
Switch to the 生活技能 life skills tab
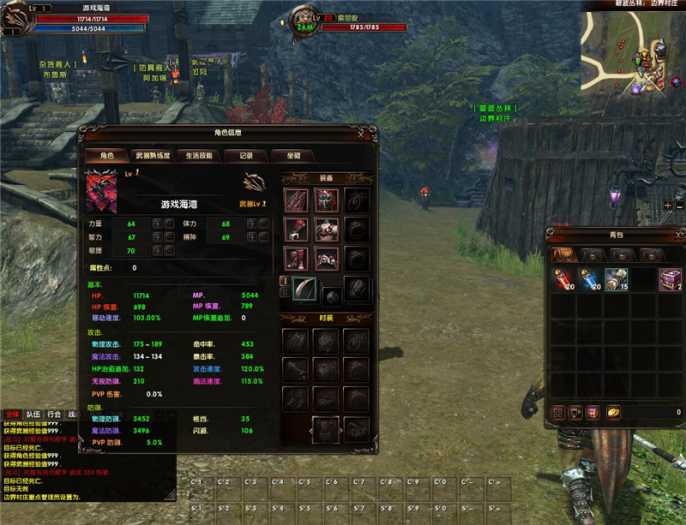(x=198, y=156)
